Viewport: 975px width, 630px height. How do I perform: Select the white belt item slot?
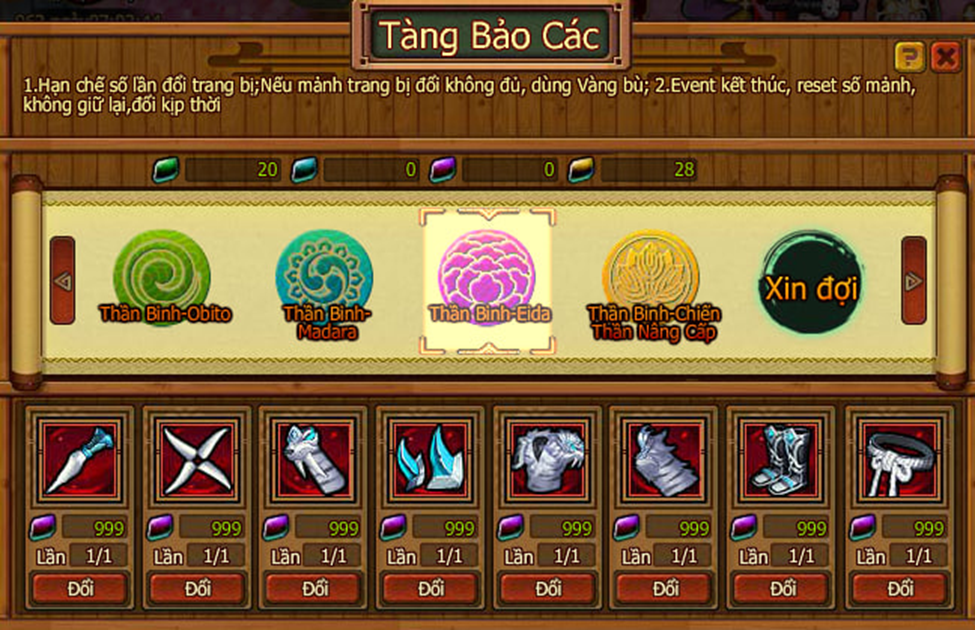(899, 459)
